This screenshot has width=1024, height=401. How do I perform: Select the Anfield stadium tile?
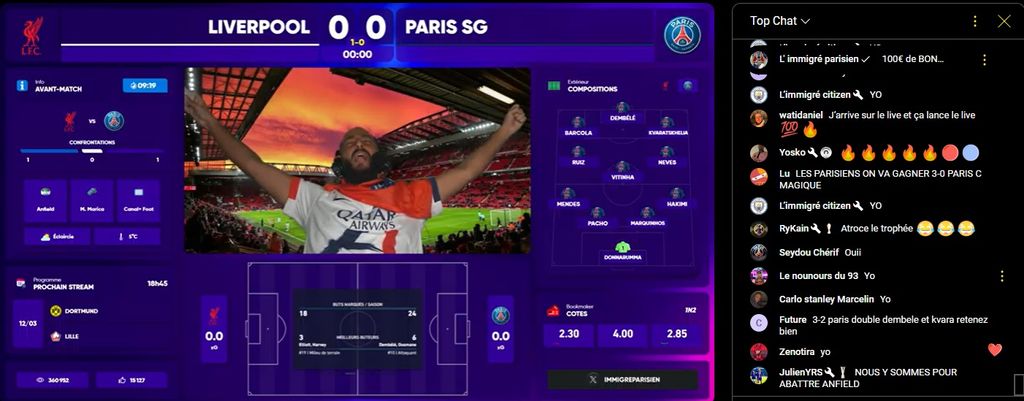click(45, 200)
